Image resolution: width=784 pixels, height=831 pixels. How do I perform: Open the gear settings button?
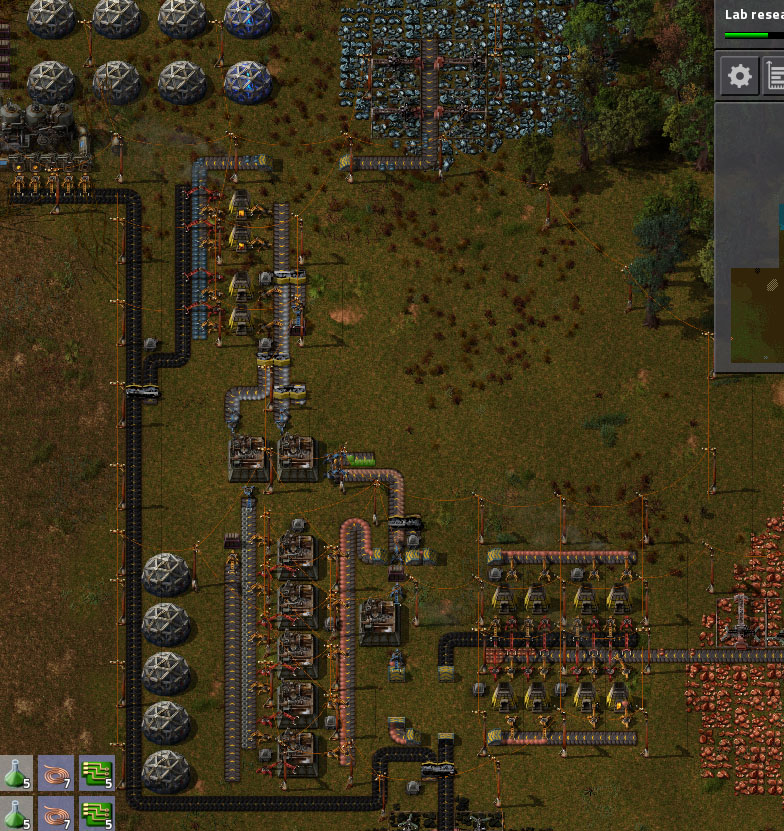[x=740, y=76]
